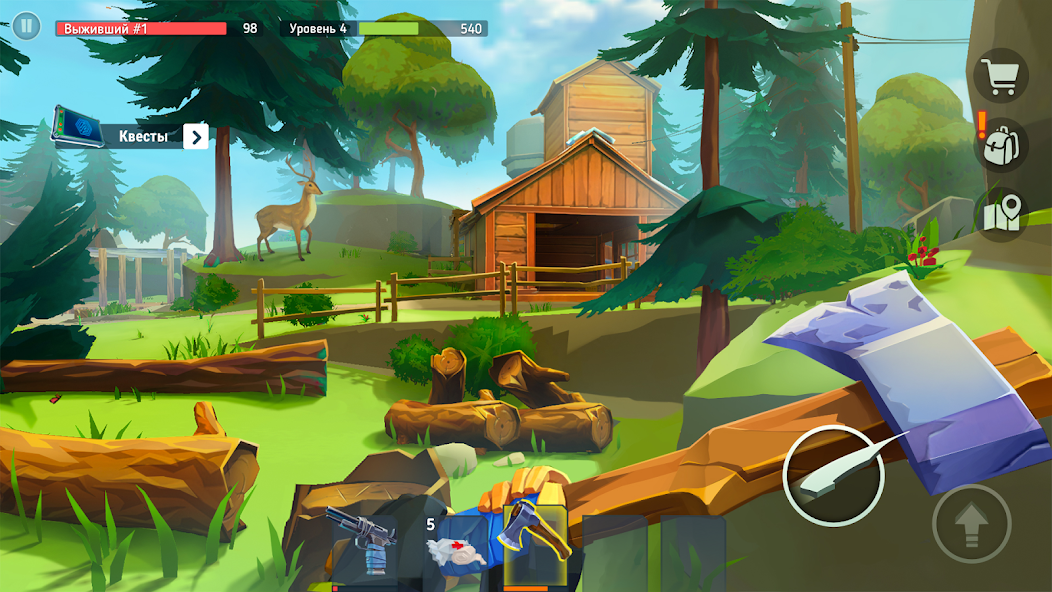Pause the game with the pause button
This screenshot has height=592, width=1052.
(x=26, y=27)
